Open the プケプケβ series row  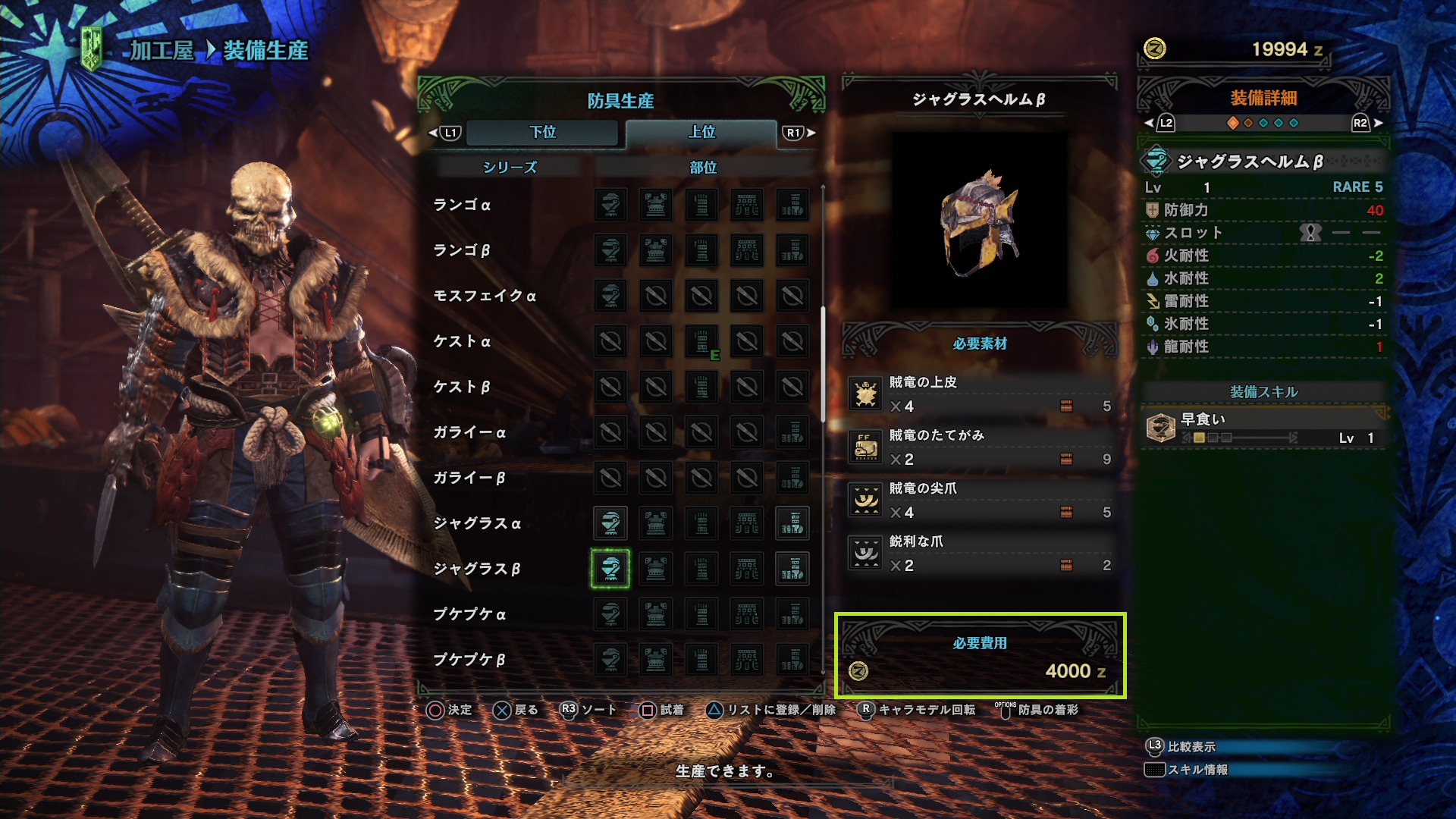pos(469,660)
